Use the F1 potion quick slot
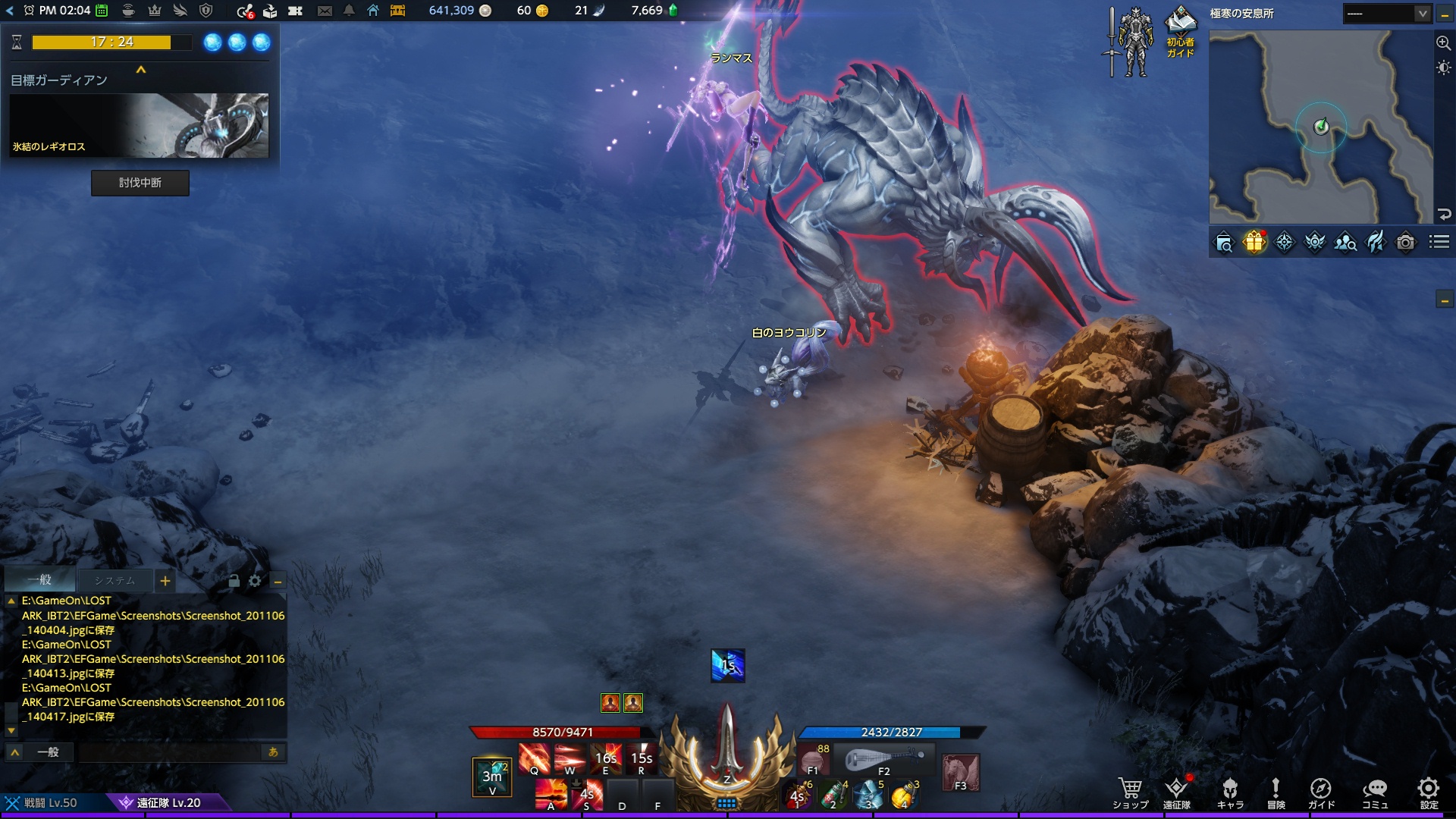This screenshot has height=819, width=1456. pos(813,759)
